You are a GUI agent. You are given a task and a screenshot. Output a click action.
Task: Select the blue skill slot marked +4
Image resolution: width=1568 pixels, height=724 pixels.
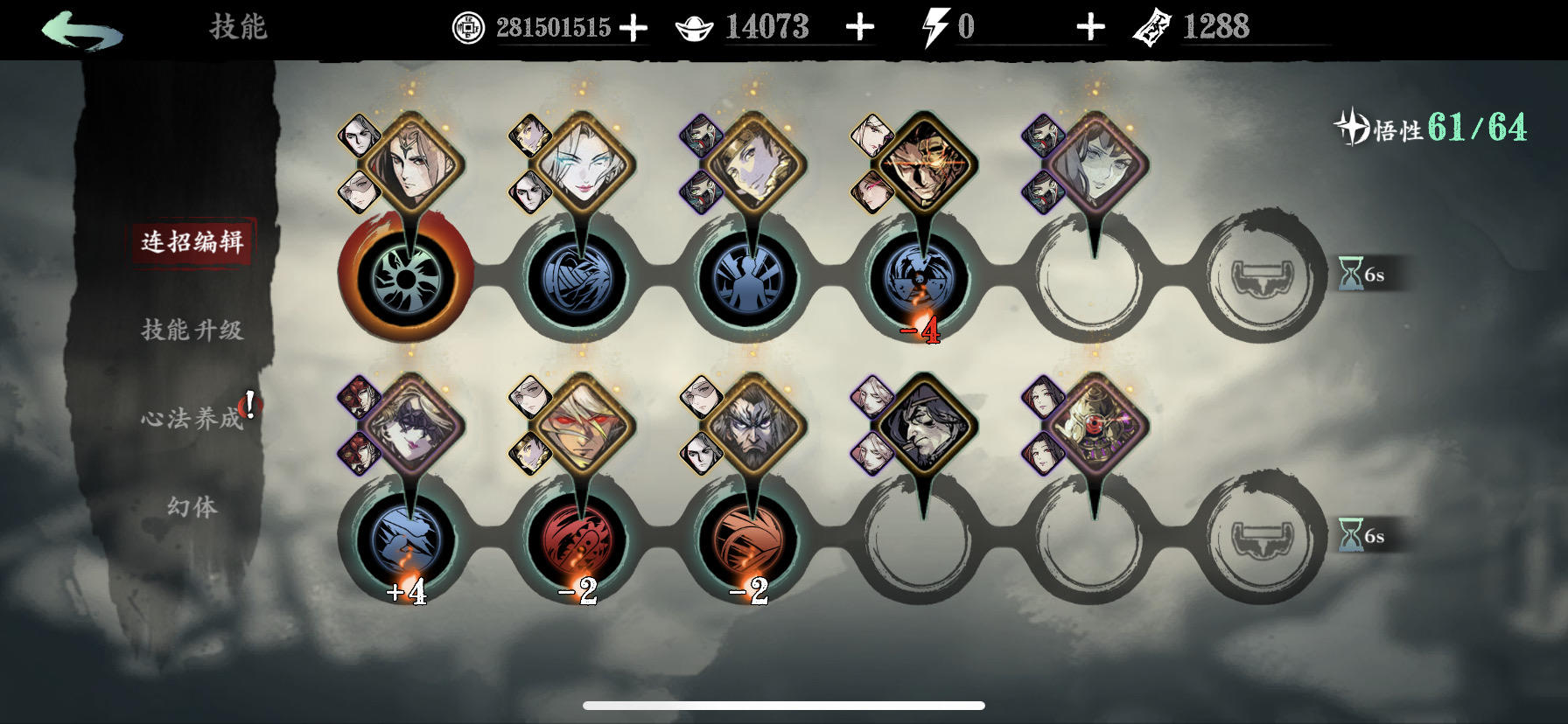click(x=406, y=540)
